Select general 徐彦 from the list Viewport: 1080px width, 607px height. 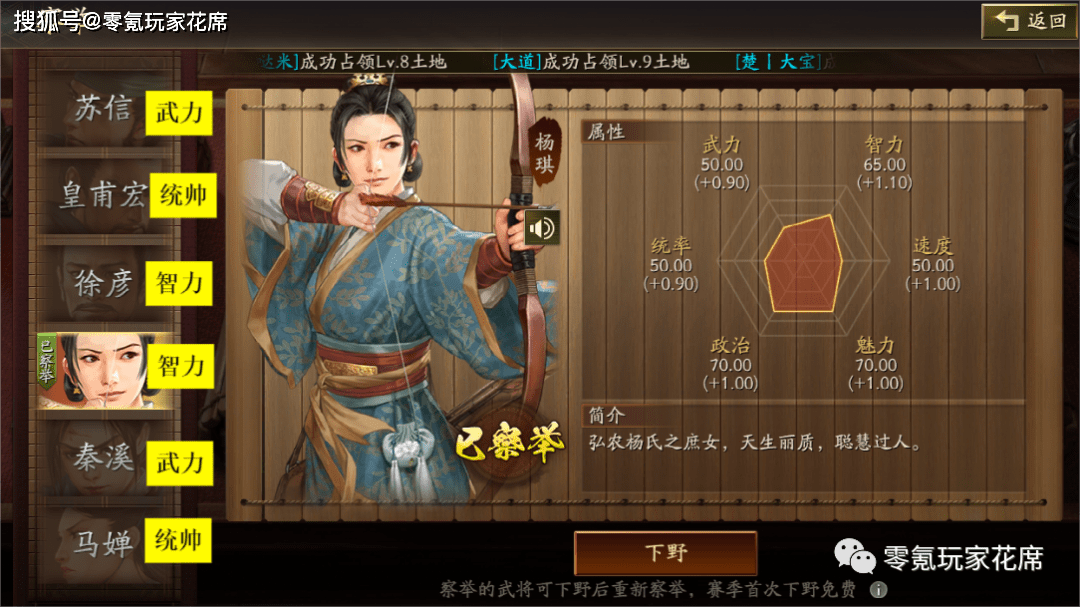click(104, 283)
